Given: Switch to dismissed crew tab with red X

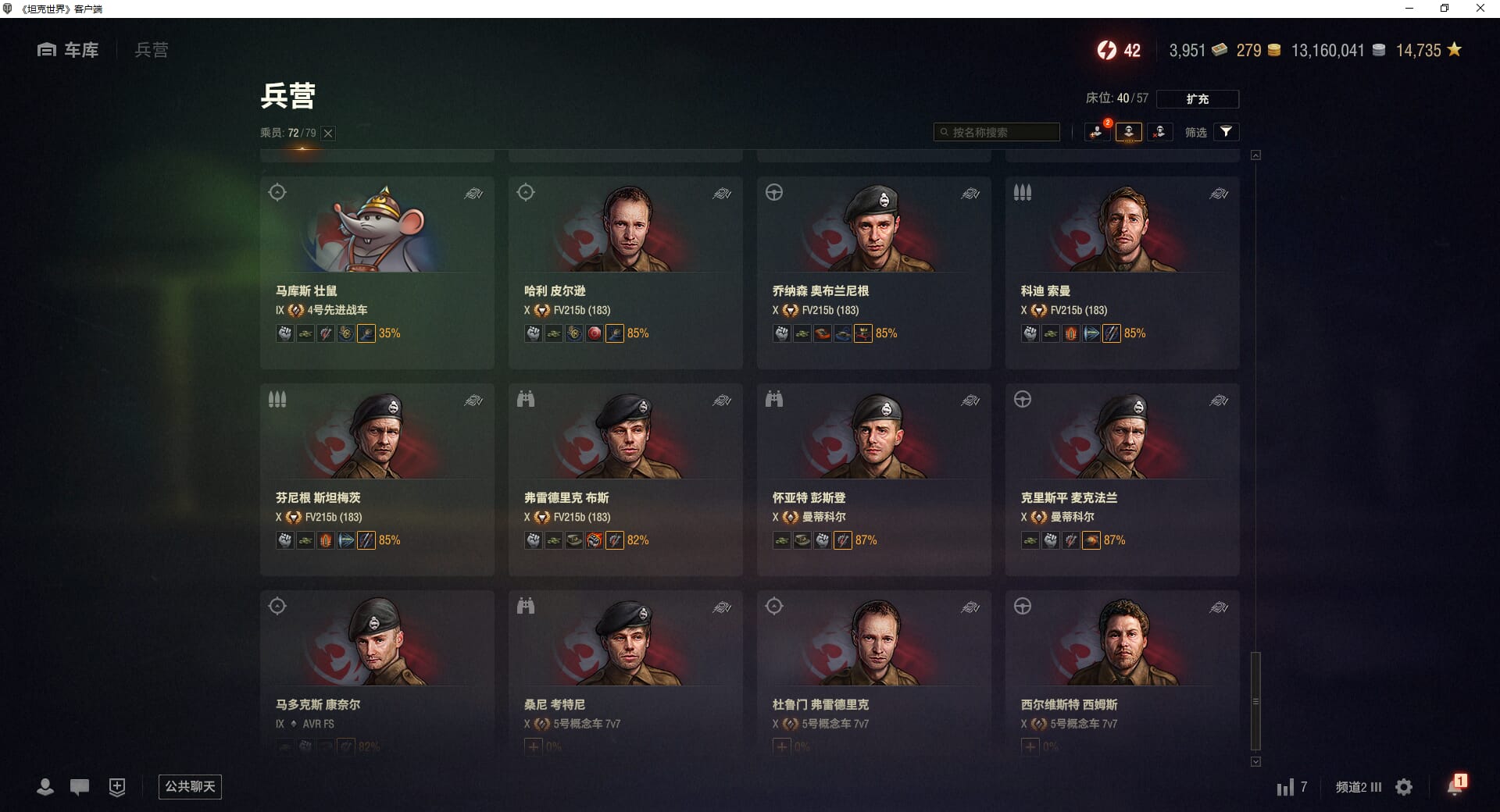Looking at the screenshot, I should coord(1159,132).
